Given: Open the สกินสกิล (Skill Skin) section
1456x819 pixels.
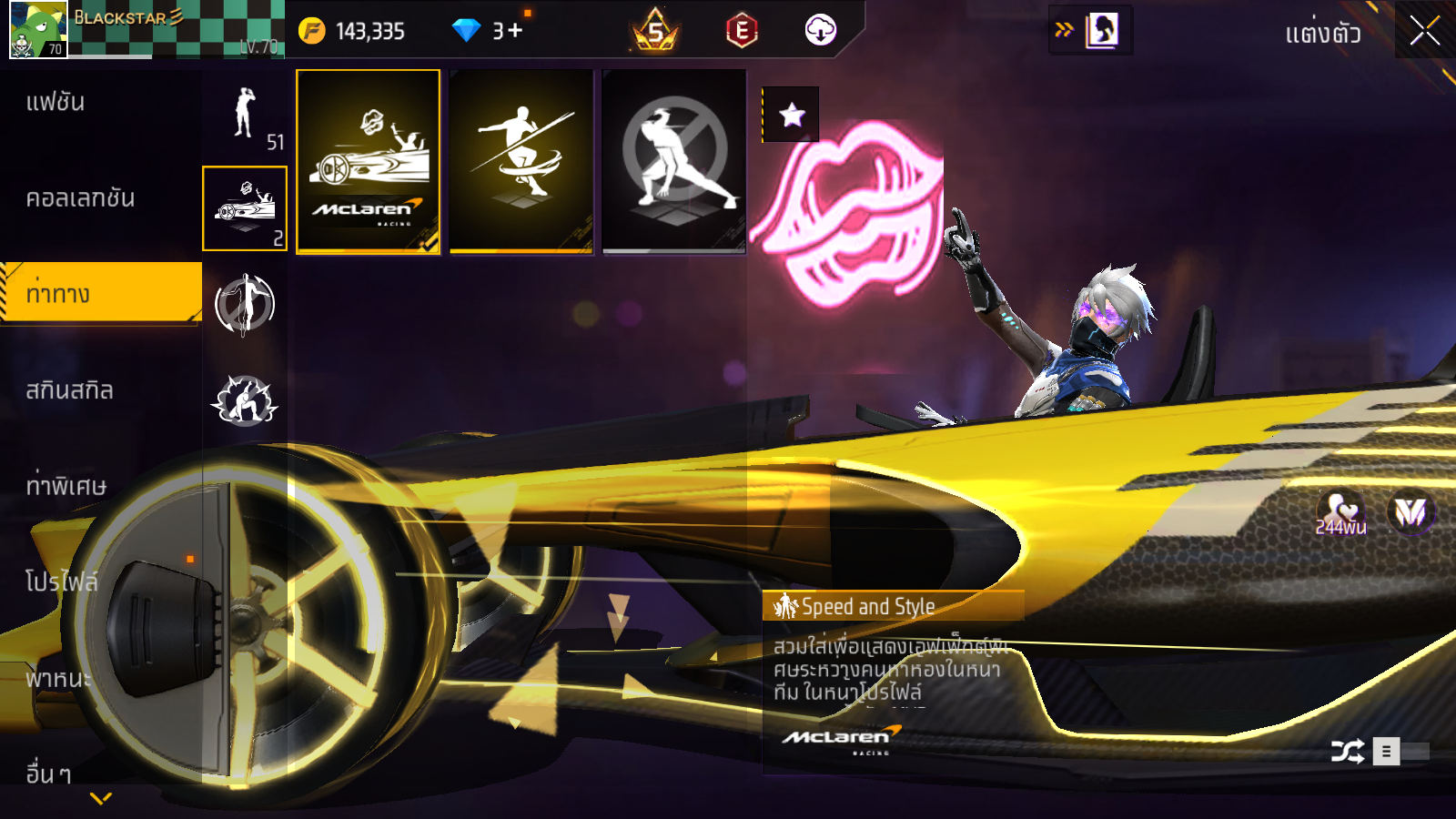Looking at the screenshot, I should pos(69,390).
